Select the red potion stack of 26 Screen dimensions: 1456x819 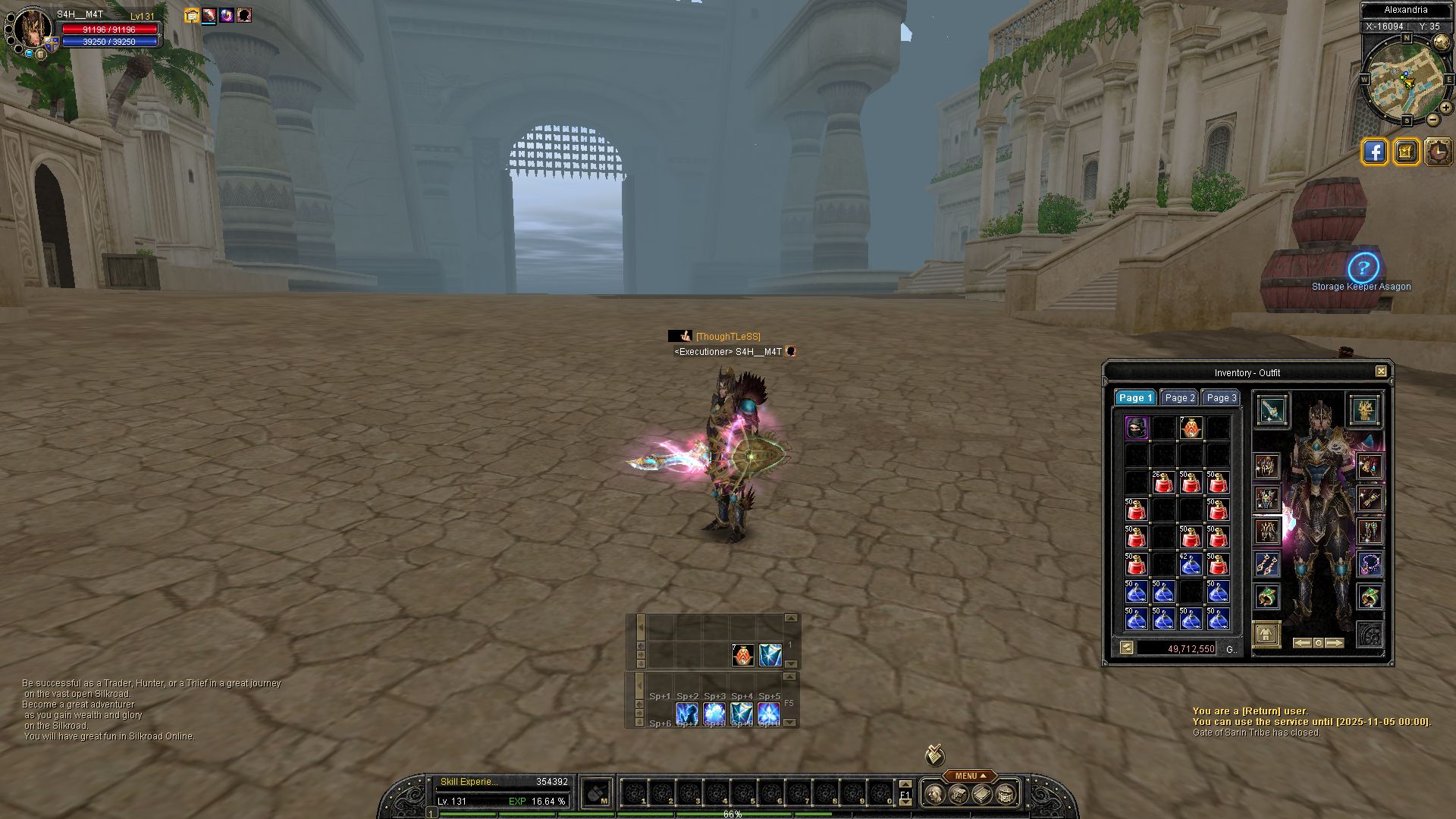(1163, 482)
